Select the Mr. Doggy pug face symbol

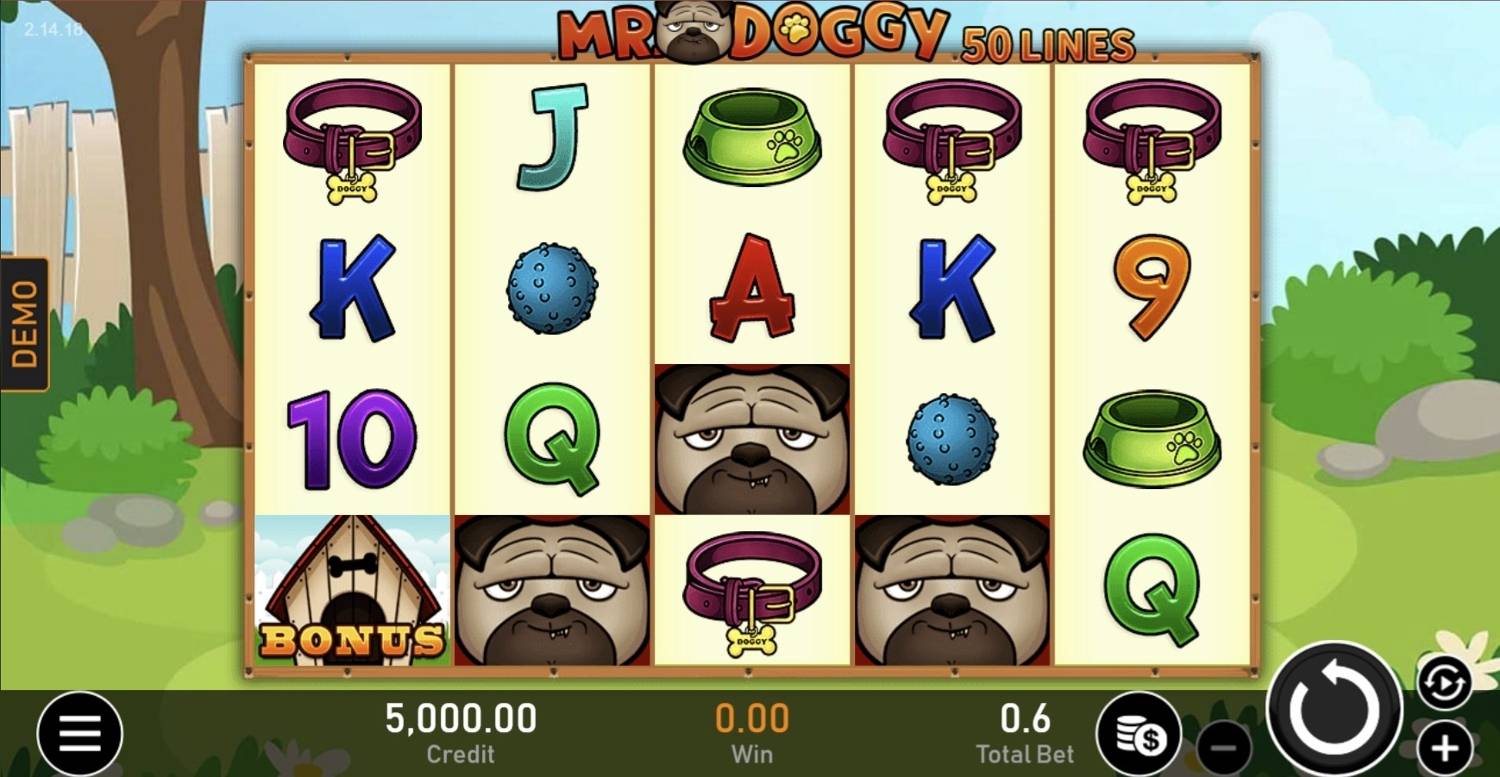pos(752,442)
